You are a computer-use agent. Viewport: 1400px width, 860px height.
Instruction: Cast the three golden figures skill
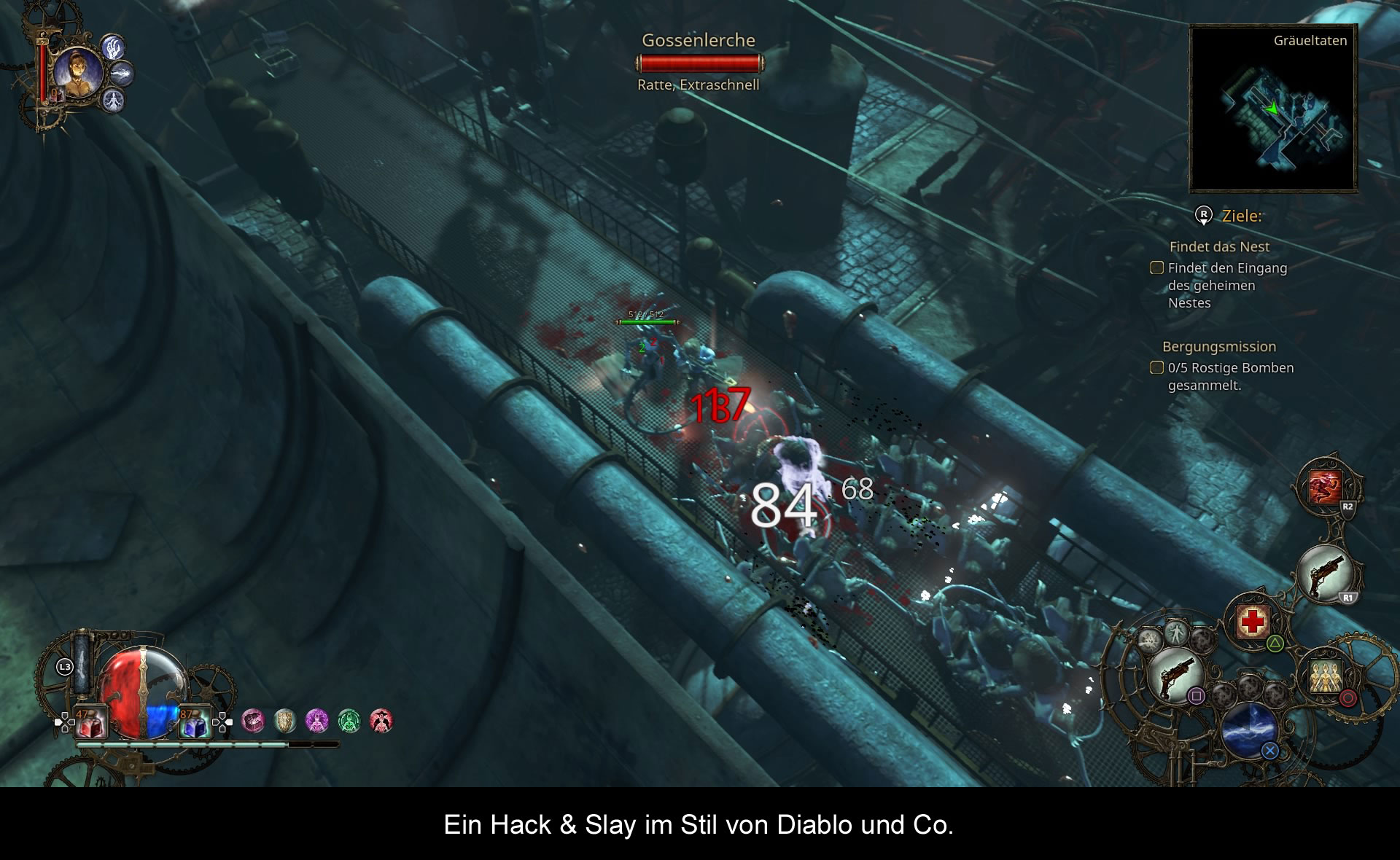click(1325, 676)
